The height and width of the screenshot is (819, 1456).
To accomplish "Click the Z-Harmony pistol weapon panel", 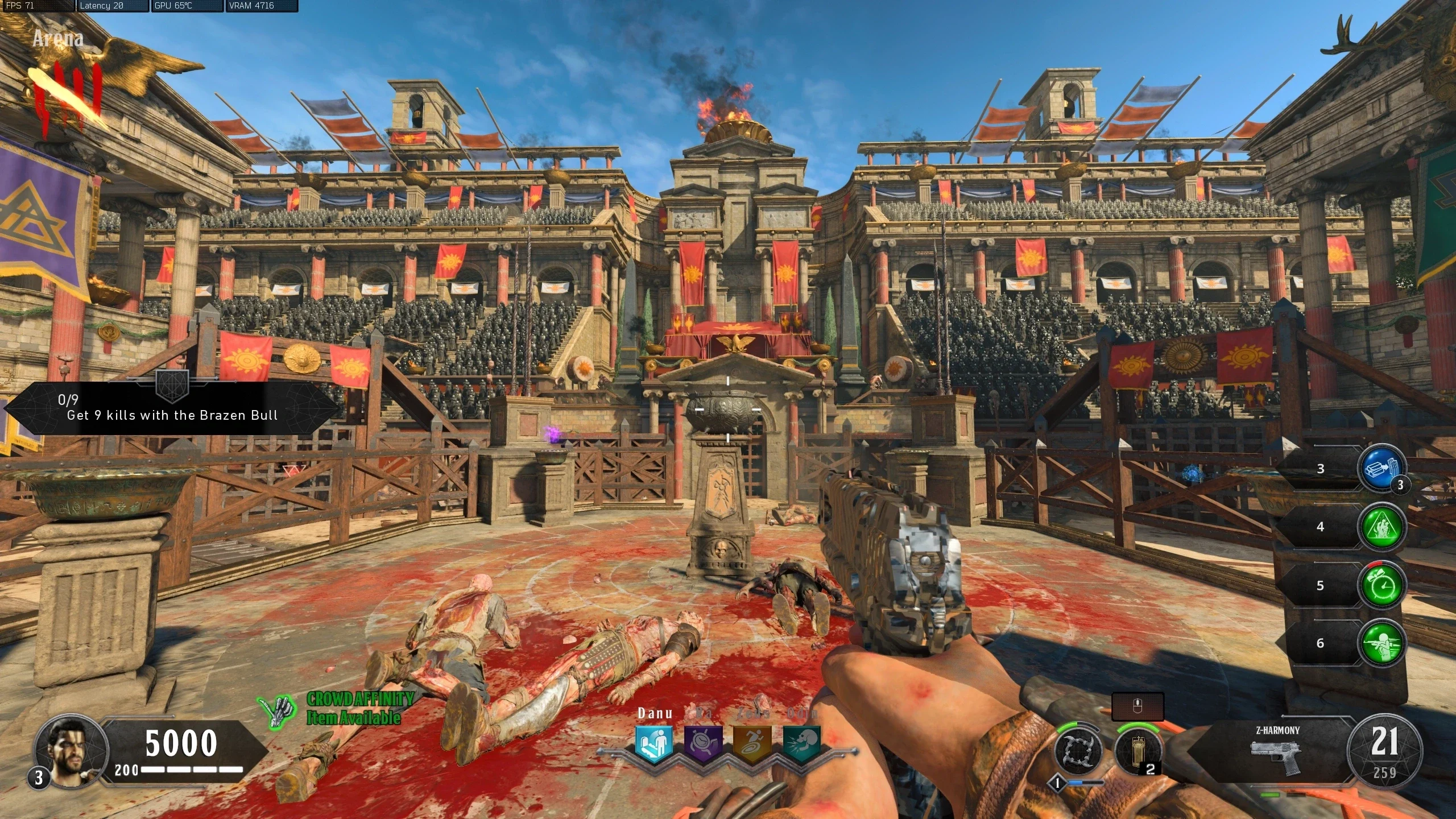I will pos(1277,752).
